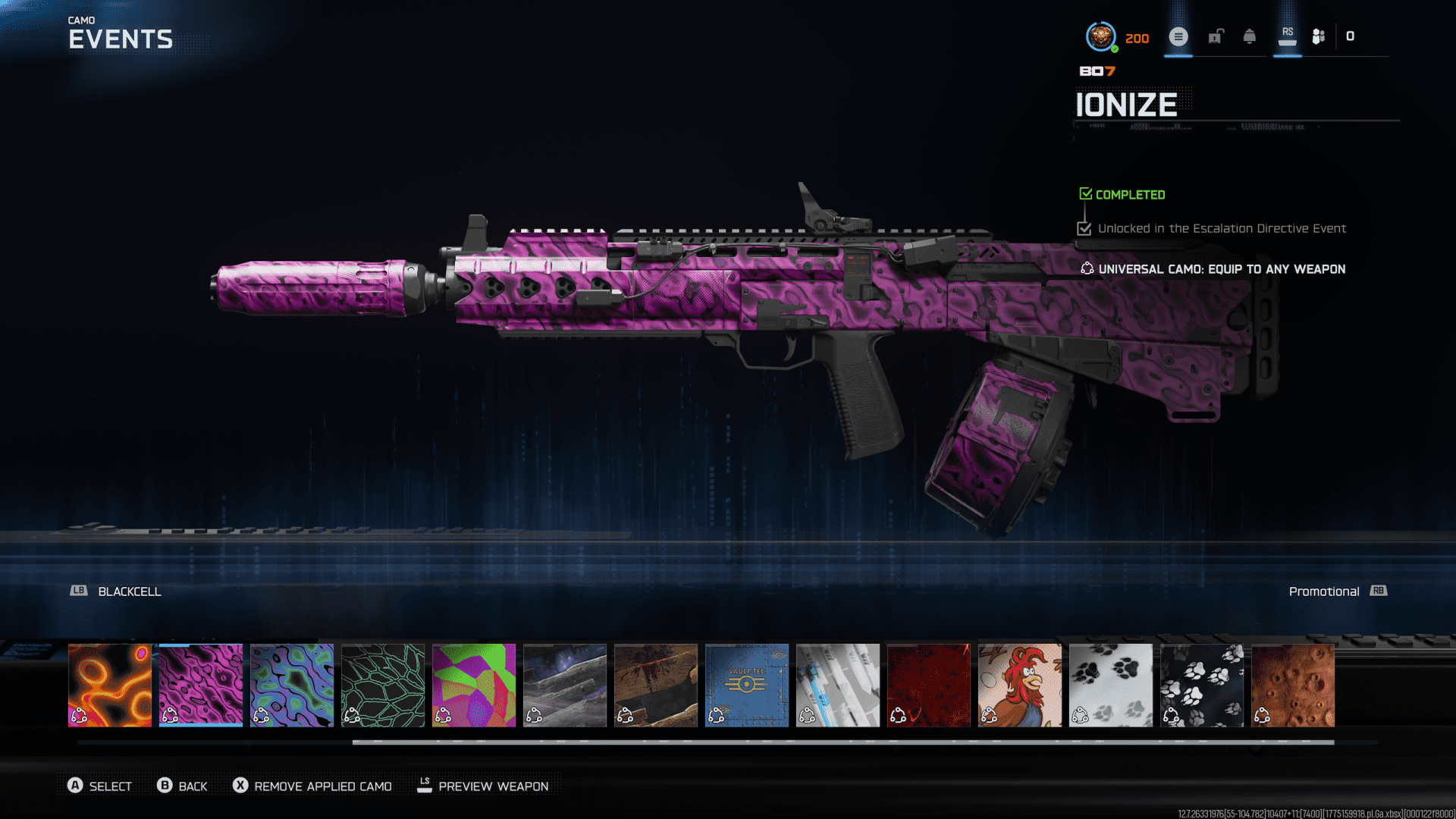1456x819 pixels.
Task: Choose the dark red splatter camo
Action: tap(929, 685)
